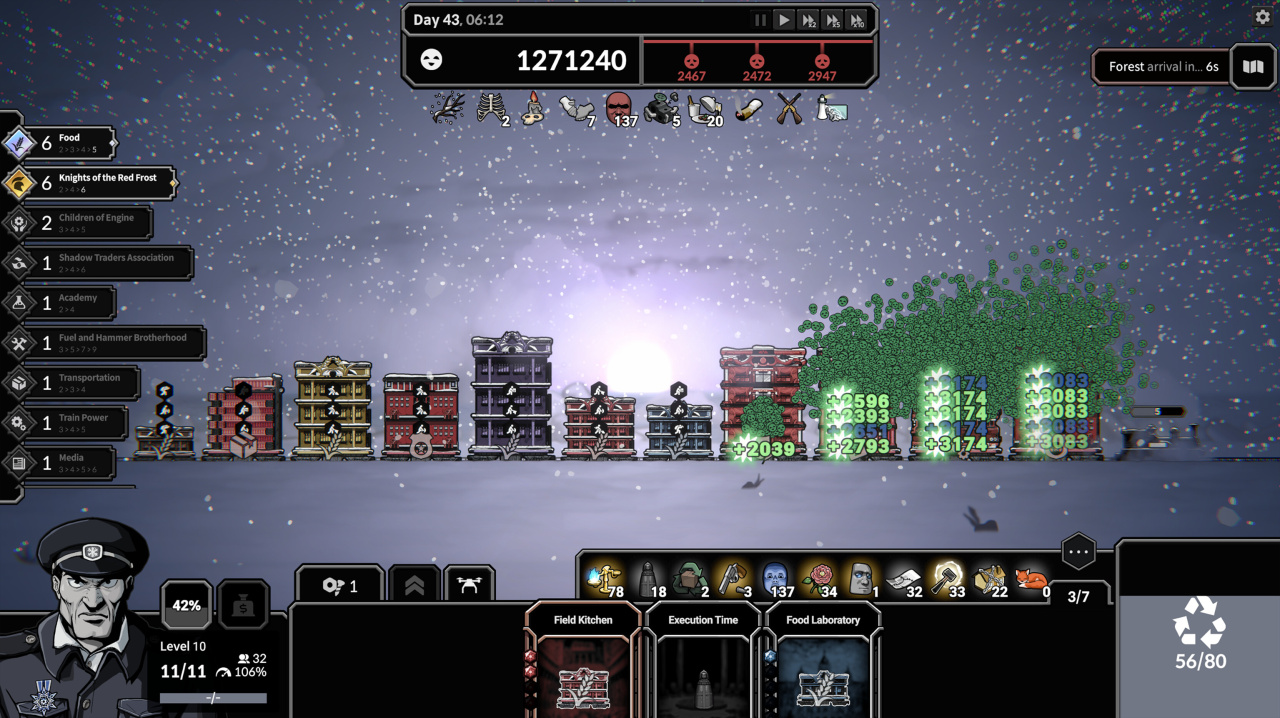Open the Children of Engine entry

(x=80, y=223)
